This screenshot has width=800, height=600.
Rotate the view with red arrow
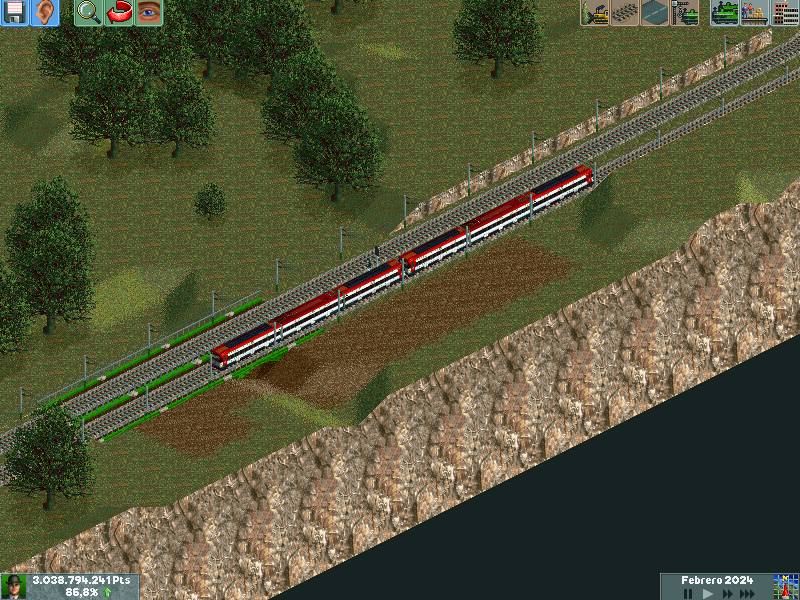(119, 13)
